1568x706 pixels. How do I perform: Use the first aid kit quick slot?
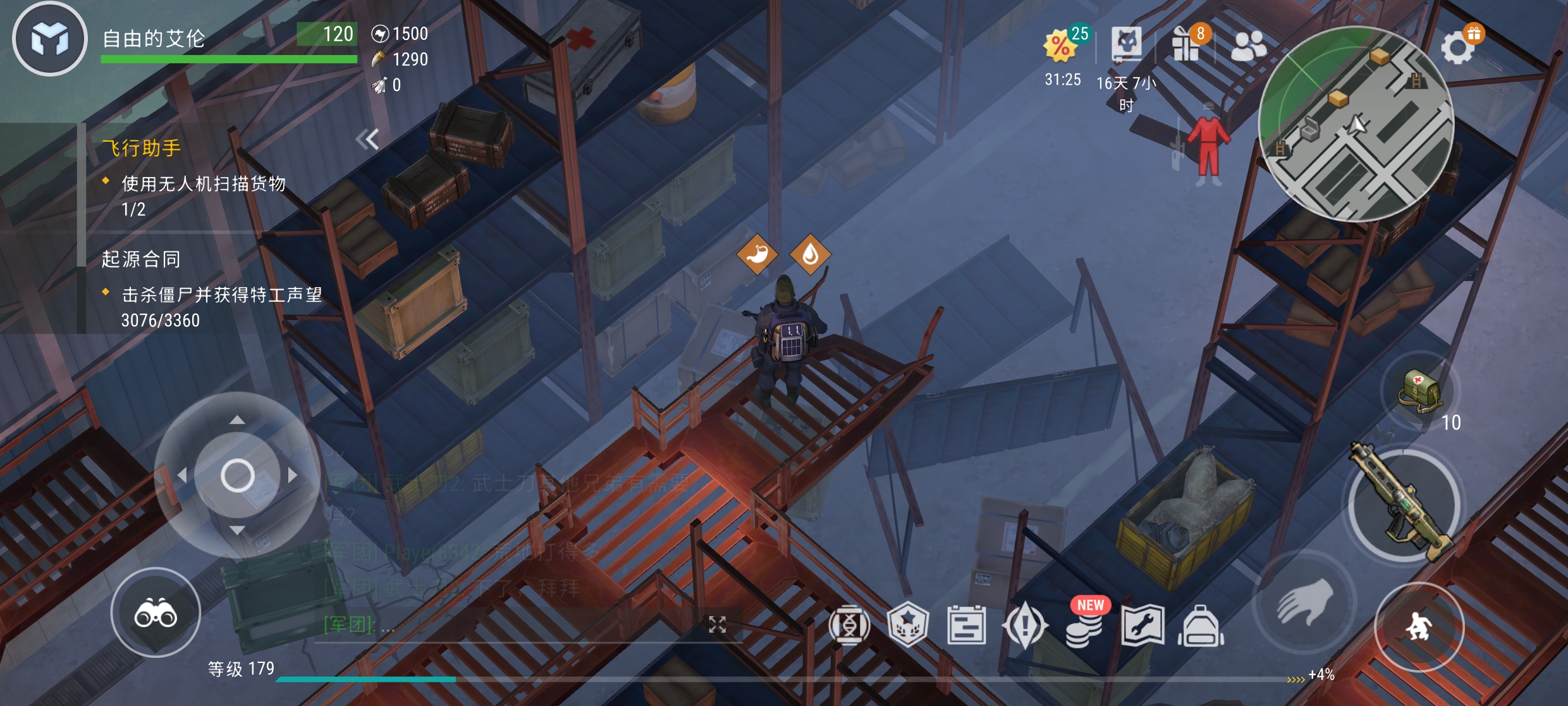click(x=1420, y=391)
